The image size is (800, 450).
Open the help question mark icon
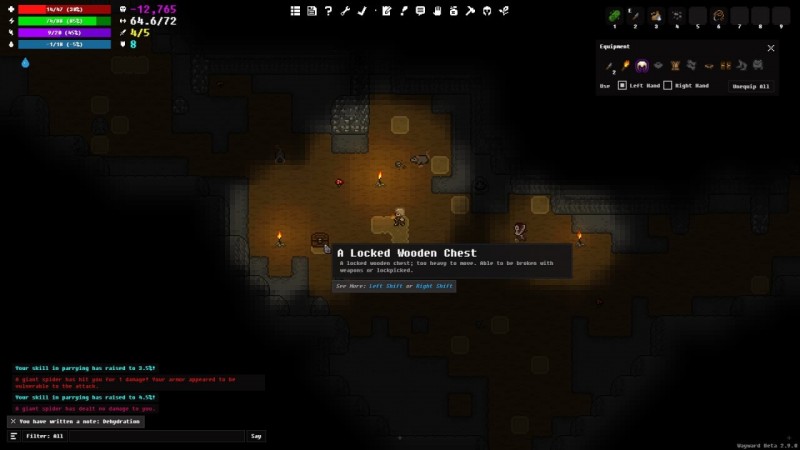pos(328,11)
